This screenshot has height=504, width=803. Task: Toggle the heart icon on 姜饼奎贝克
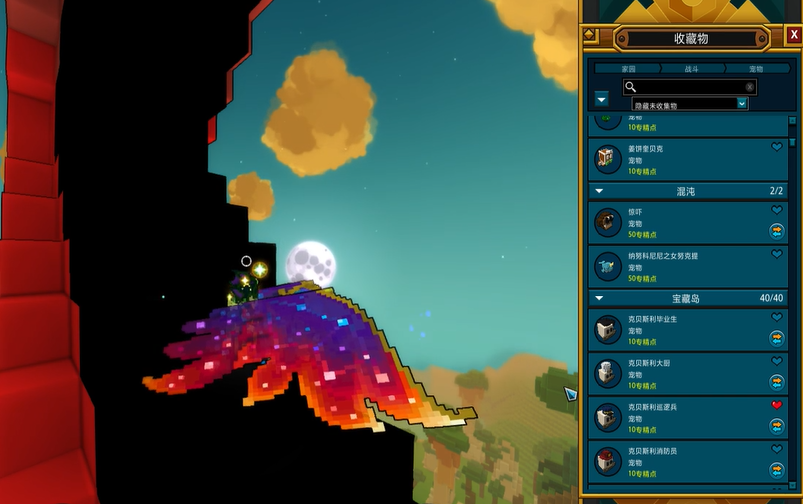pyautogui.click(x=776, y=147)
